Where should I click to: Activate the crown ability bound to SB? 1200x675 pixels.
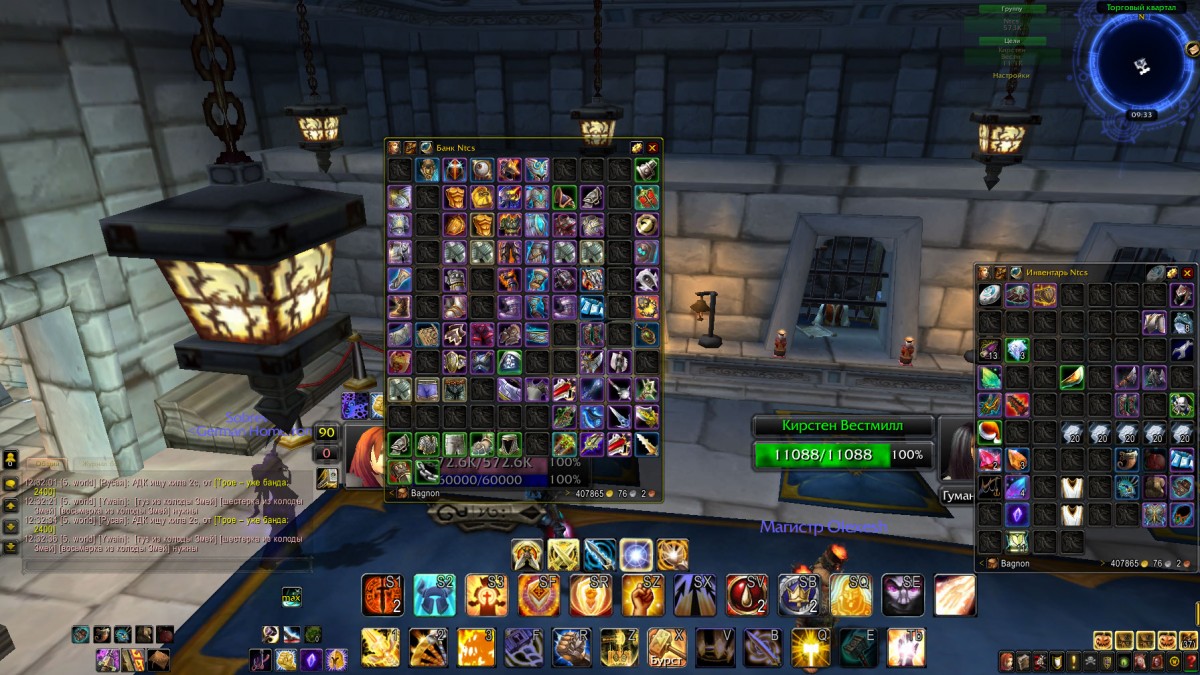tap(799, 595)
